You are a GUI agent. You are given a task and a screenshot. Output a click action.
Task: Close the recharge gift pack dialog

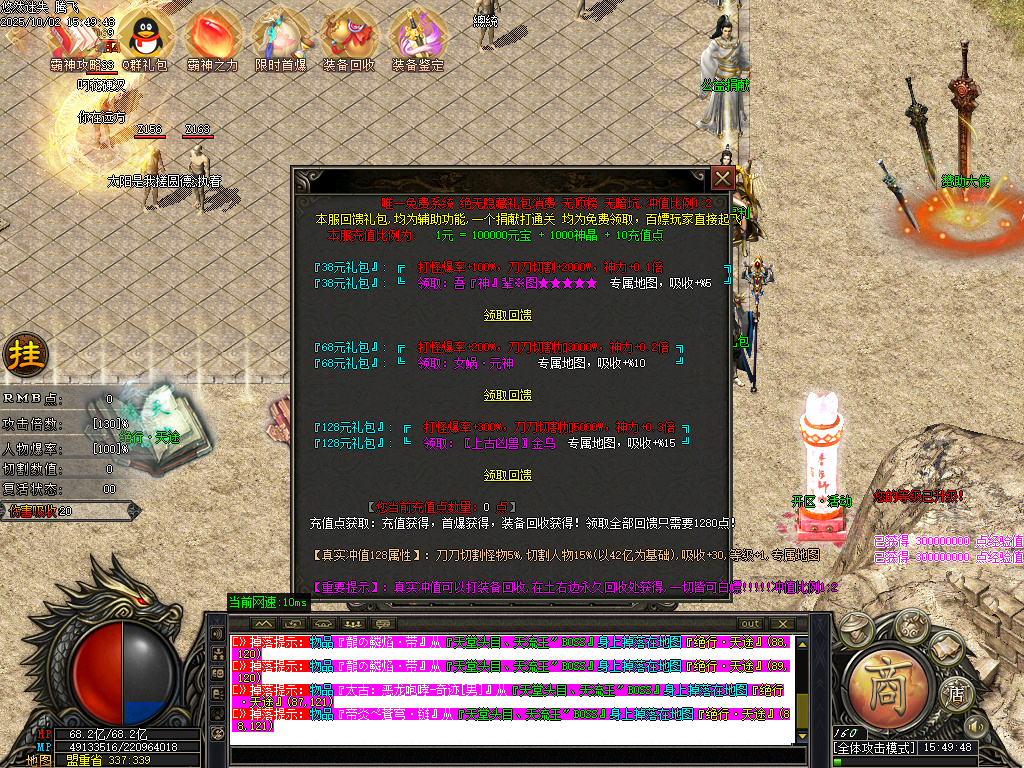tap(723, 178)
